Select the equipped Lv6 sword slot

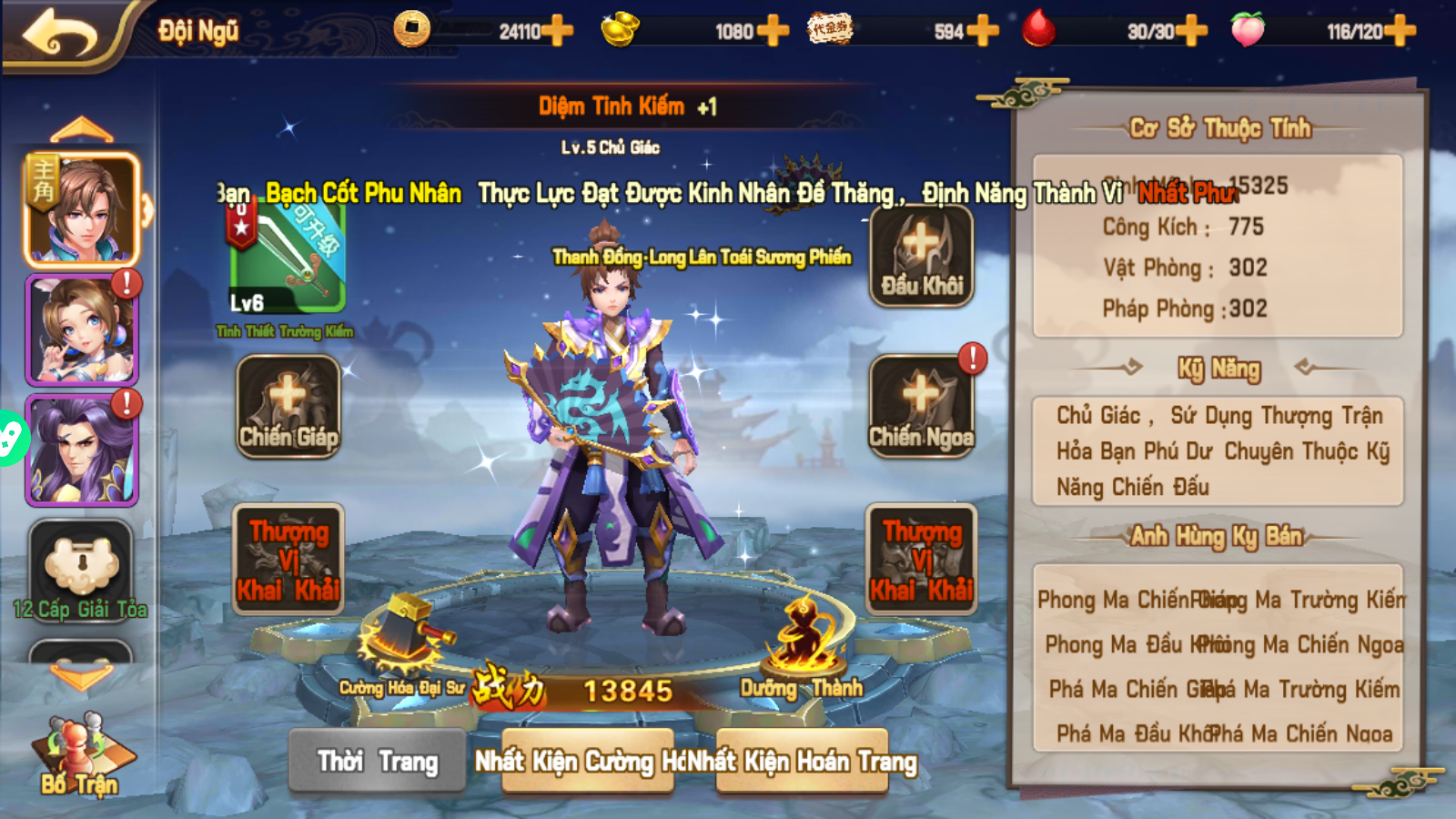tap(287, 259)
